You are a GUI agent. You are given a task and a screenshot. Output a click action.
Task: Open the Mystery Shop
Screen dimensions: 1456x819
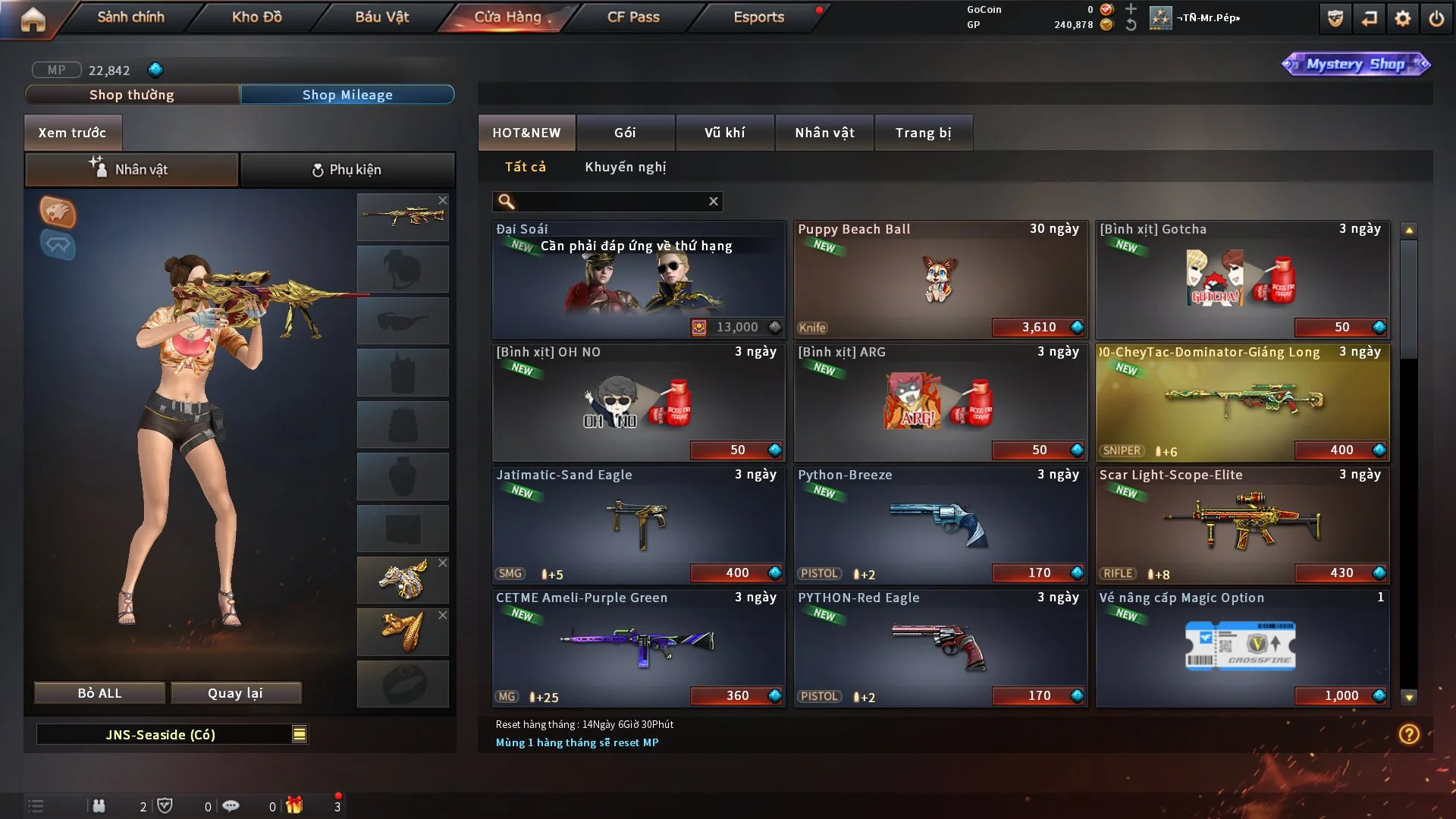pyautogui.click(x=1355, y=64)
